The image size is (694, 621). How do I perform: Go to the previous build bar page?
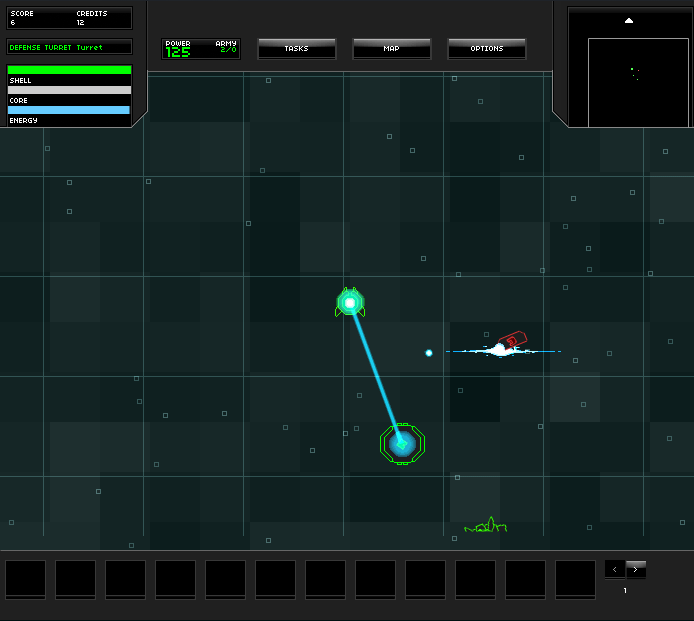pyautogui.click(x=615, y=569)
